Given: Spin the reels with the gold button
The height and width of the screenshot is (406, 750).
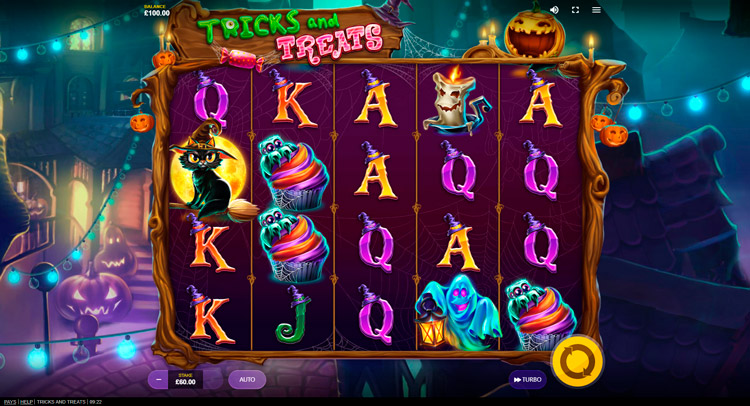Looking at the screenshot, I should pos(577,361).
